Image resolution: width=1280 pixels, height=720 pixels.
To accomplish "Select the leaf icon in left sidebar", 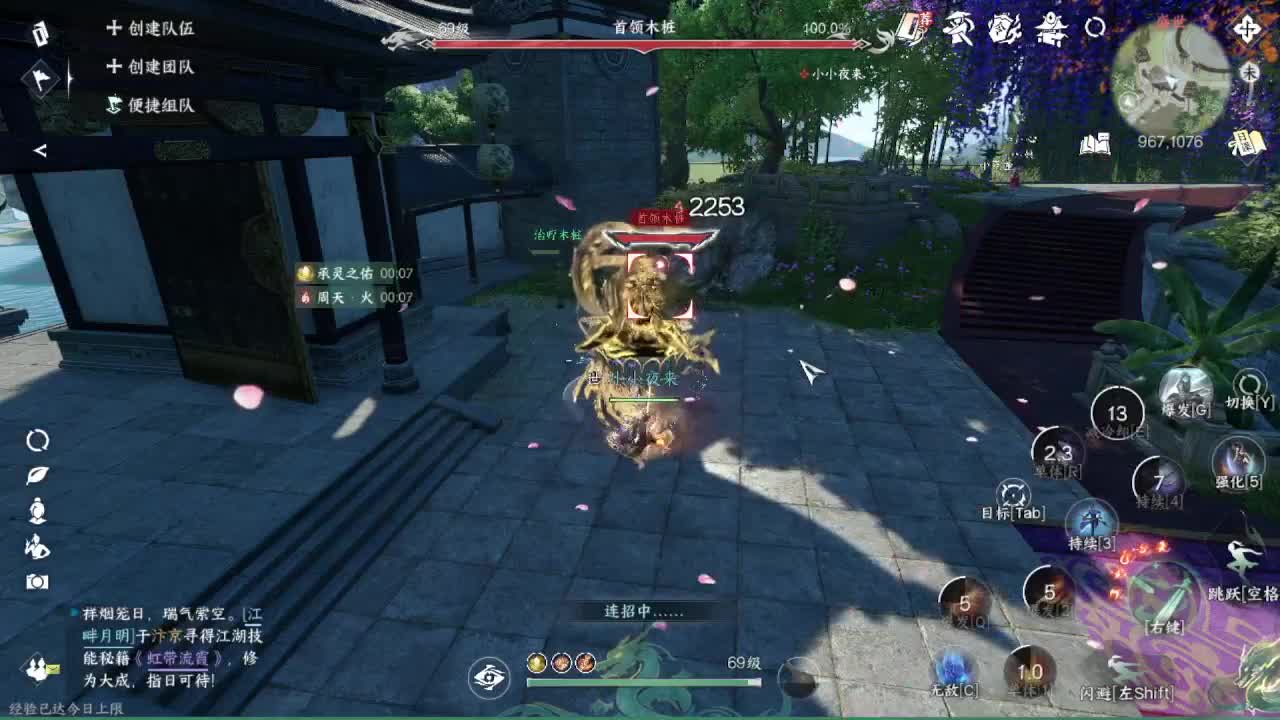I will pos(37,475).
